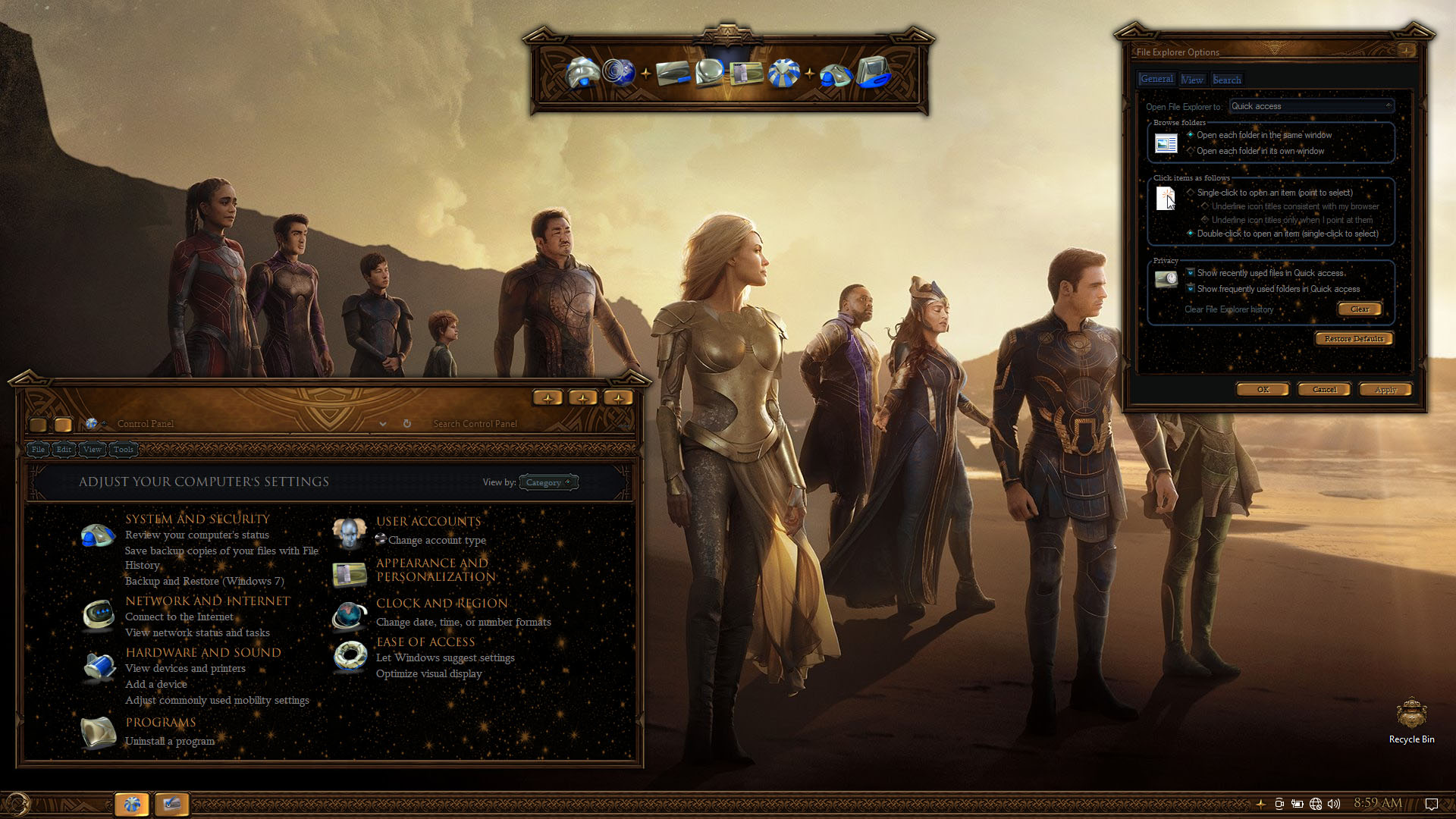The height and width of the screenshot is (819, 1456).
Task: Switch to the View tab
Action: [1192, 80]
